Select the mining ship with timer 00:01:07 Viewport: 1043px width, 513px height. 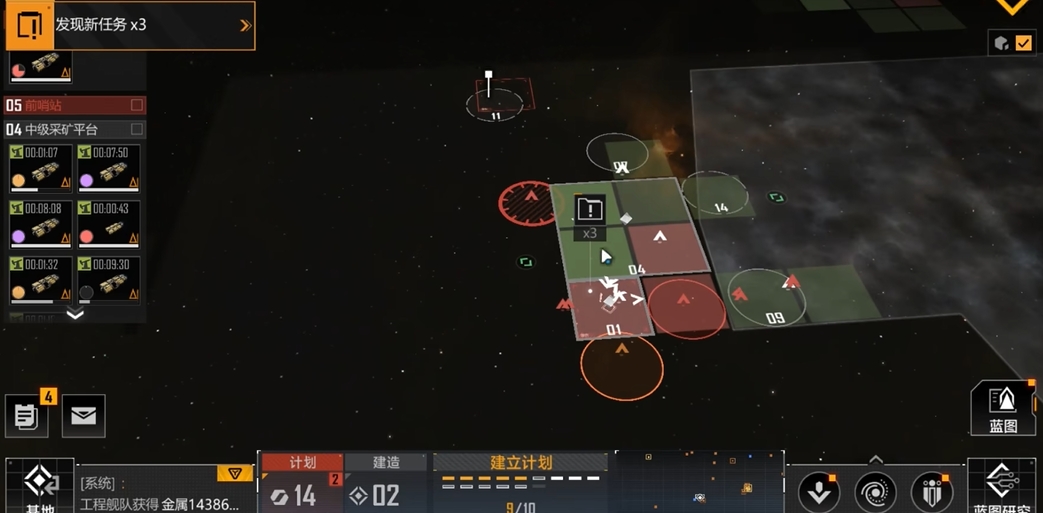(40, 168)
